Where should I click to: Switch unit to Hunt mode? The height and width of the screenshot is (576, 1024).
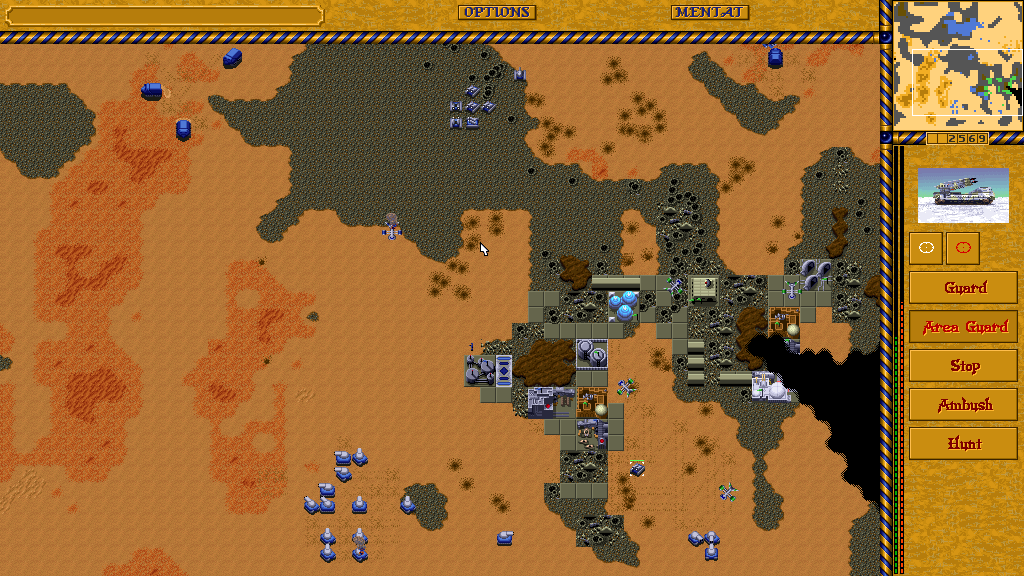click(x=964, y=444)
